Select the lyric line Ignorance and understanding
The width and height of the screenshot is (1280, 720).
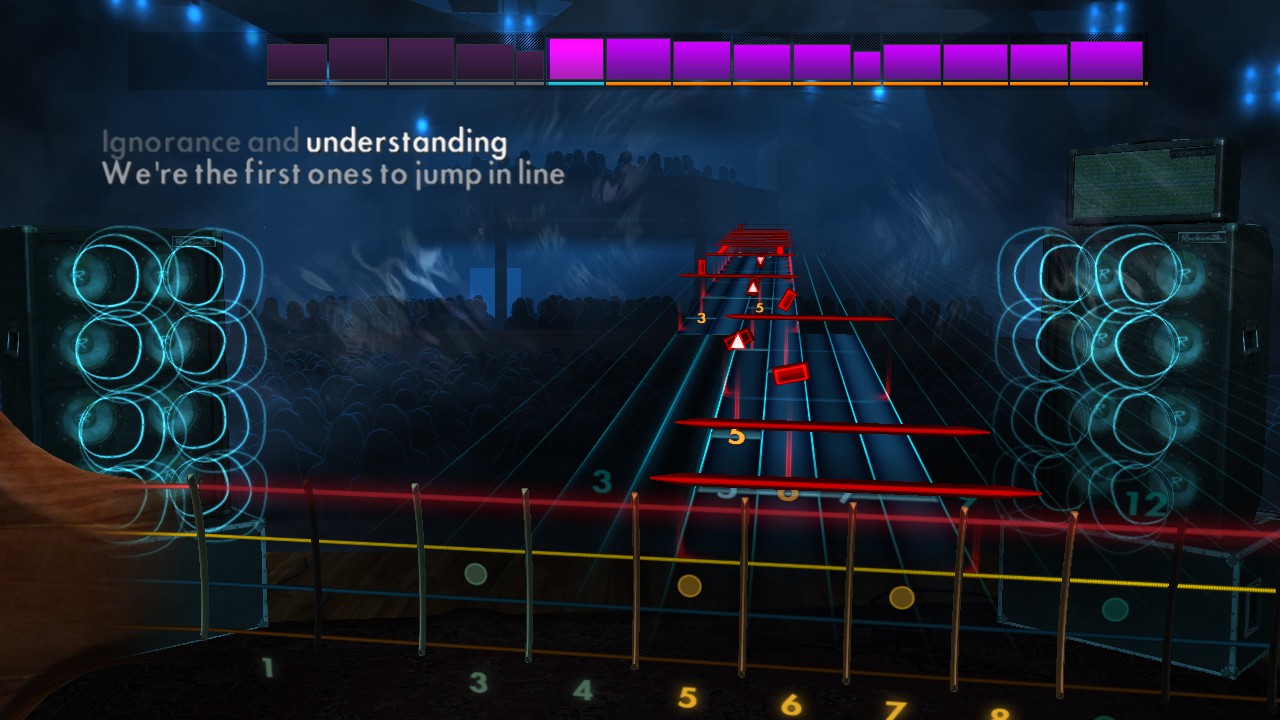click(300, 142)
